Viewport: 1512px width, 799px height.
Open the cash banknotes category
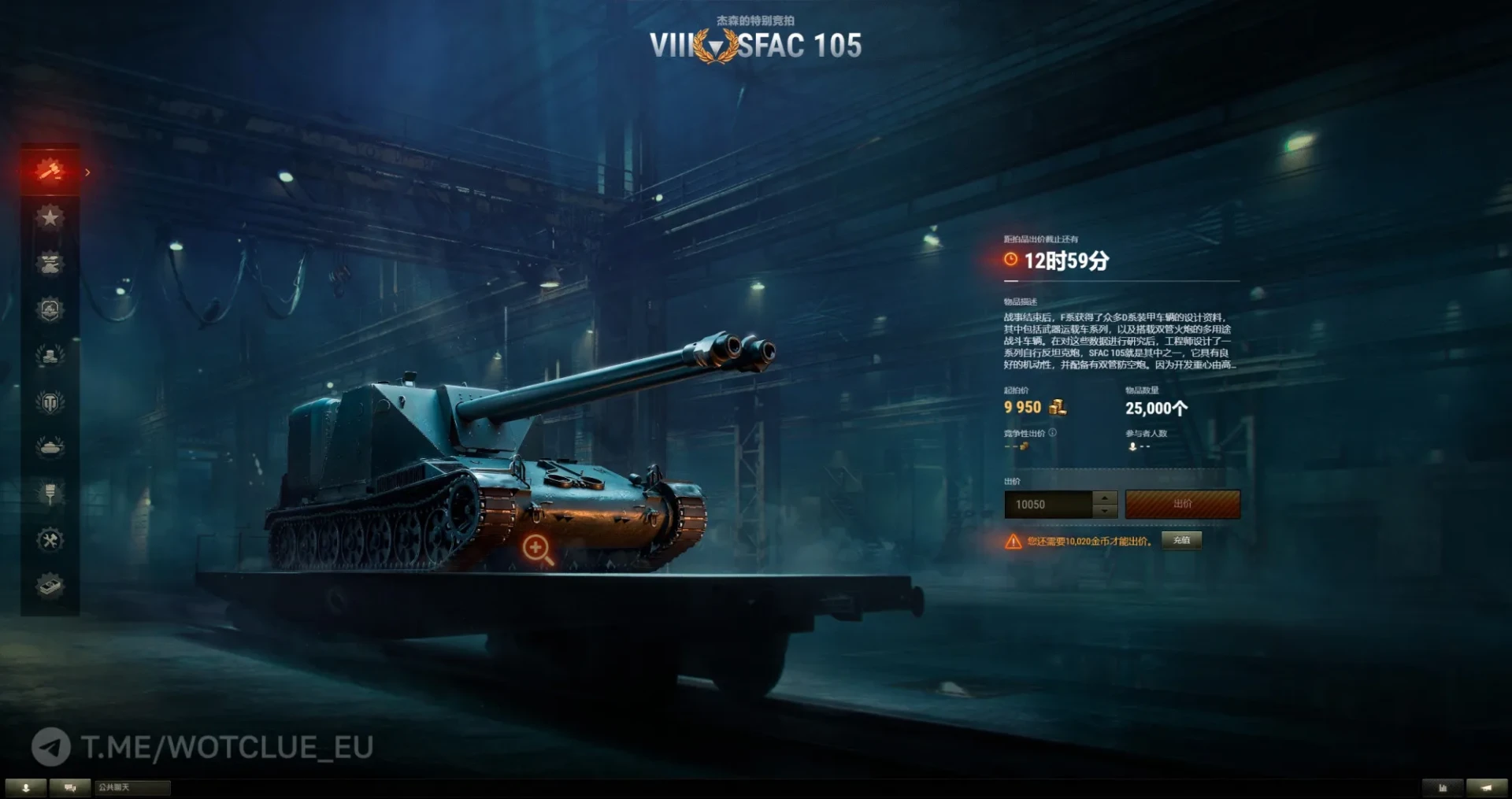point(50,586)
